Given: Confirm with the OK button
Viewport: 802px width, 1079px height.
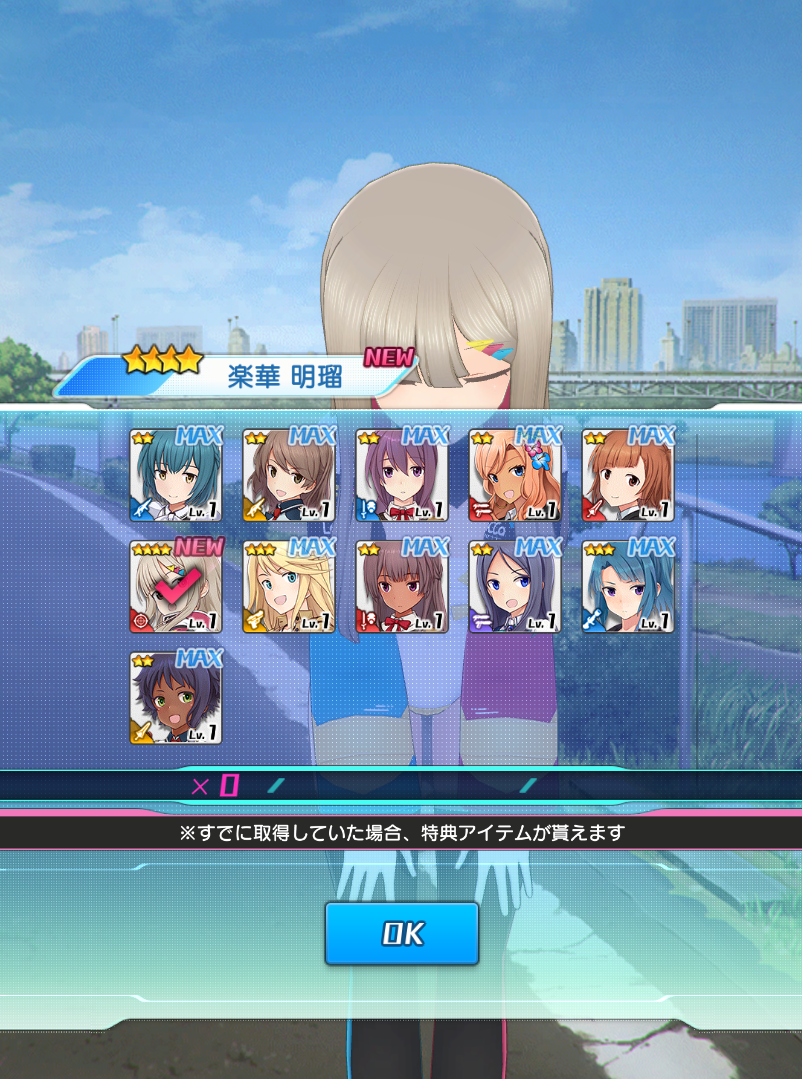Looking at the screenshot, I should [x=401, y=933].
